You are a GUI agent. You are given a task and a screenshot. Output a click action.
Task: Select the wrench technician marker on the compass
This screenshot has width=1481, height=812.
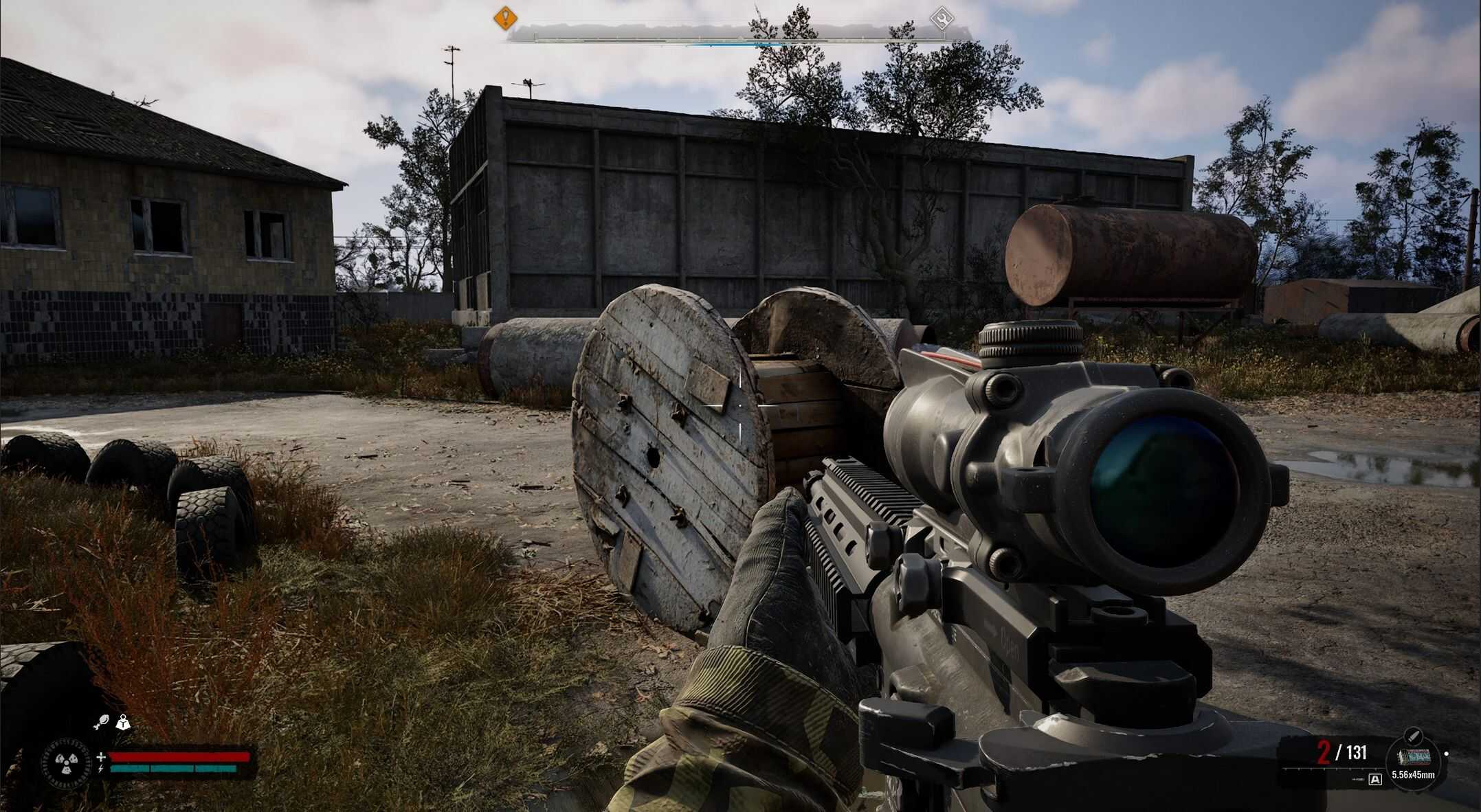(x=942, y=18)
